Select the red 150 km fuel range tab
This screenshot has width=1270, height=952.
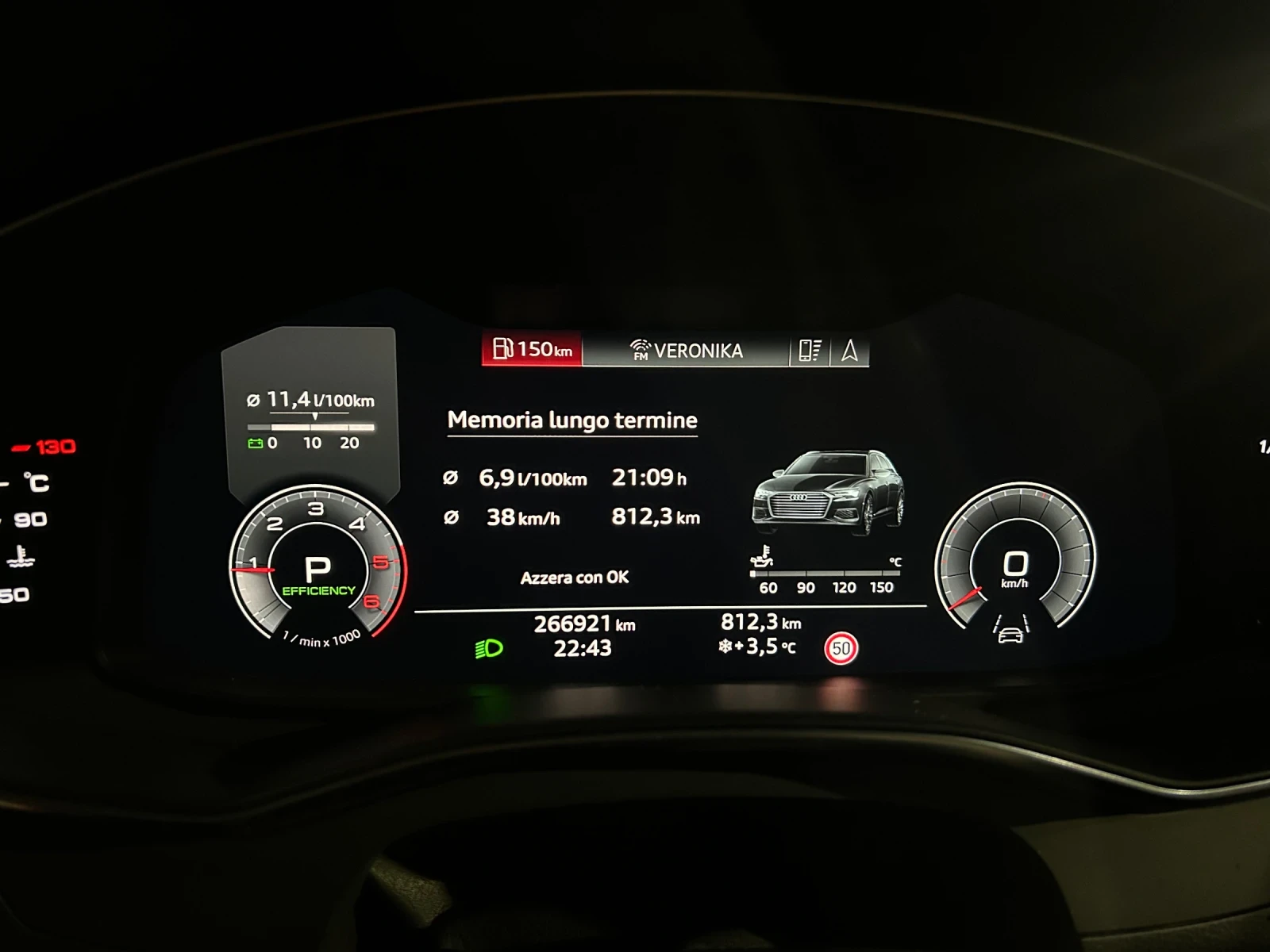(532, 349)
